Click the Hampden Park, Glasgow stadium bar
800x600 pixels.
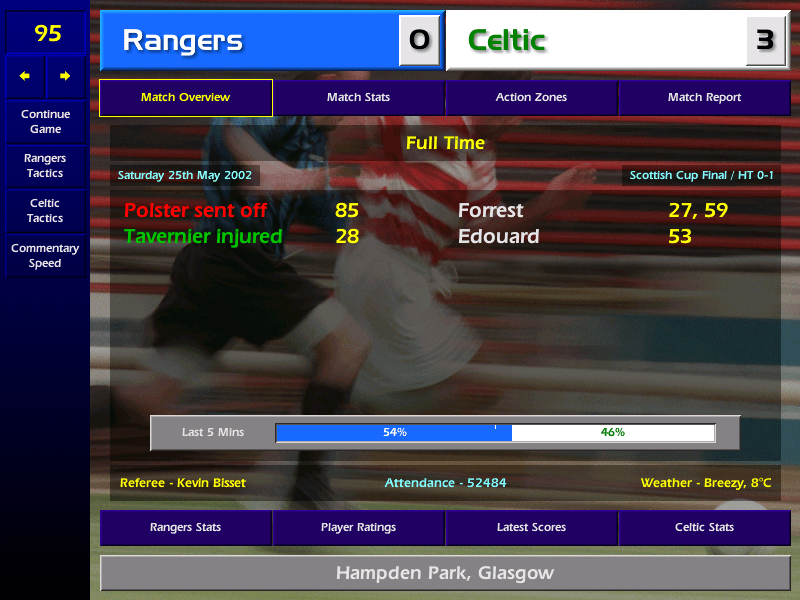(x=444, y=574)
